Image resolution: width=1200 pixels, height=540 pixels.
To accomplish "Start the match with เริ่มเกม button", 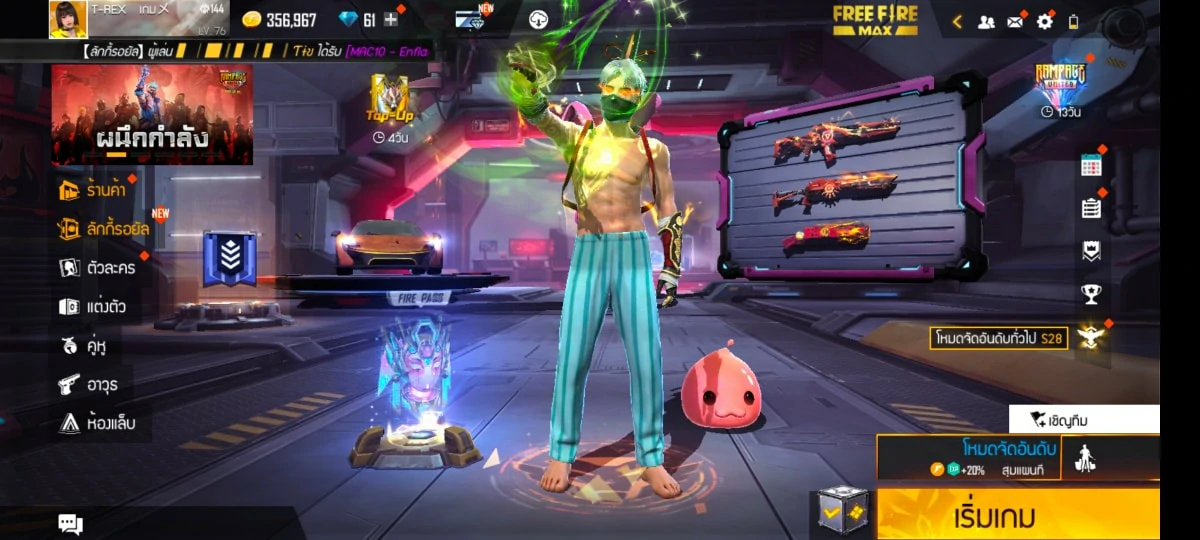I will pos(1017,516).
